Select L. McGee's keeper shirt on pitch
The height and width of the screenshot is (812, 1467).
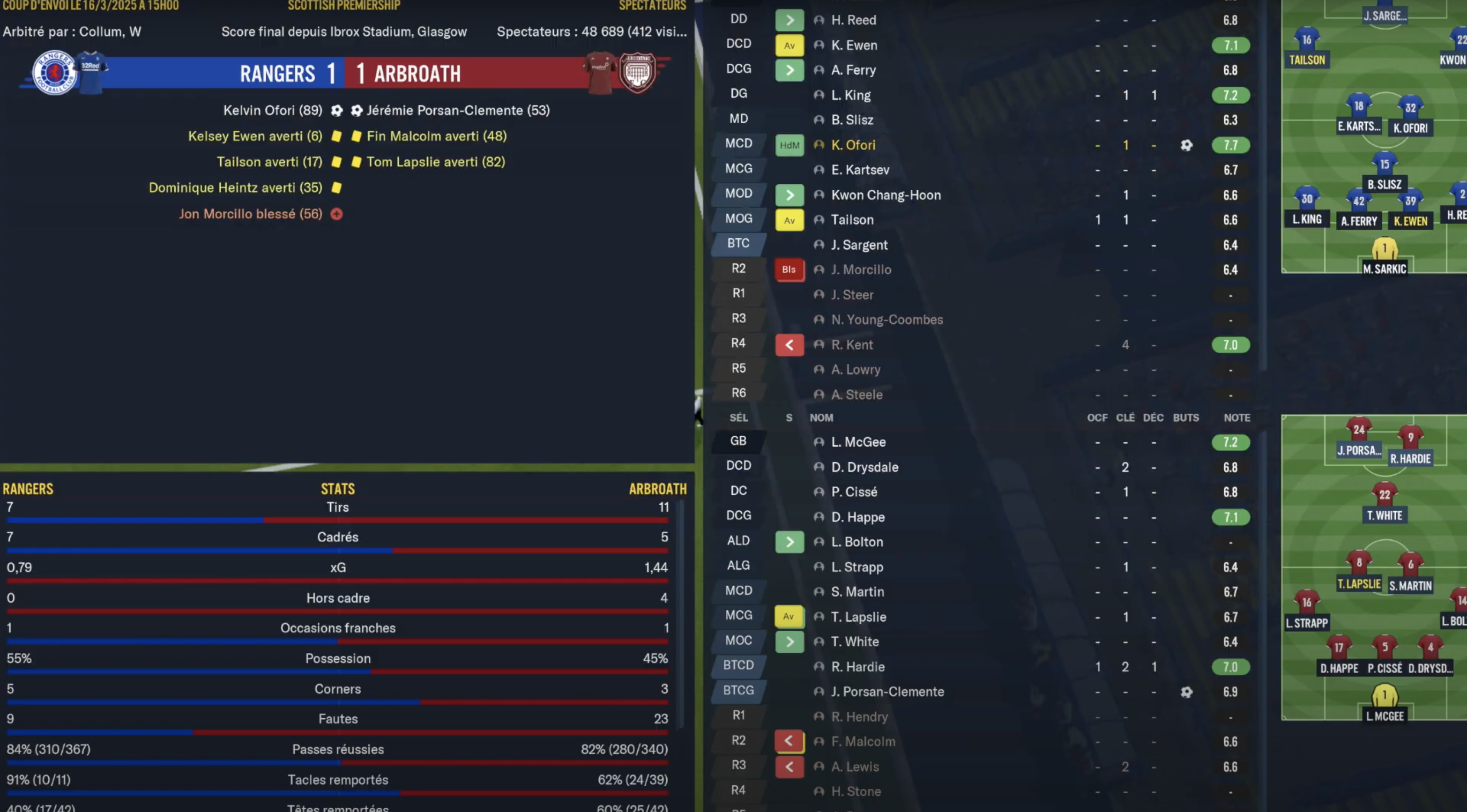click(x=1384, y=697)
